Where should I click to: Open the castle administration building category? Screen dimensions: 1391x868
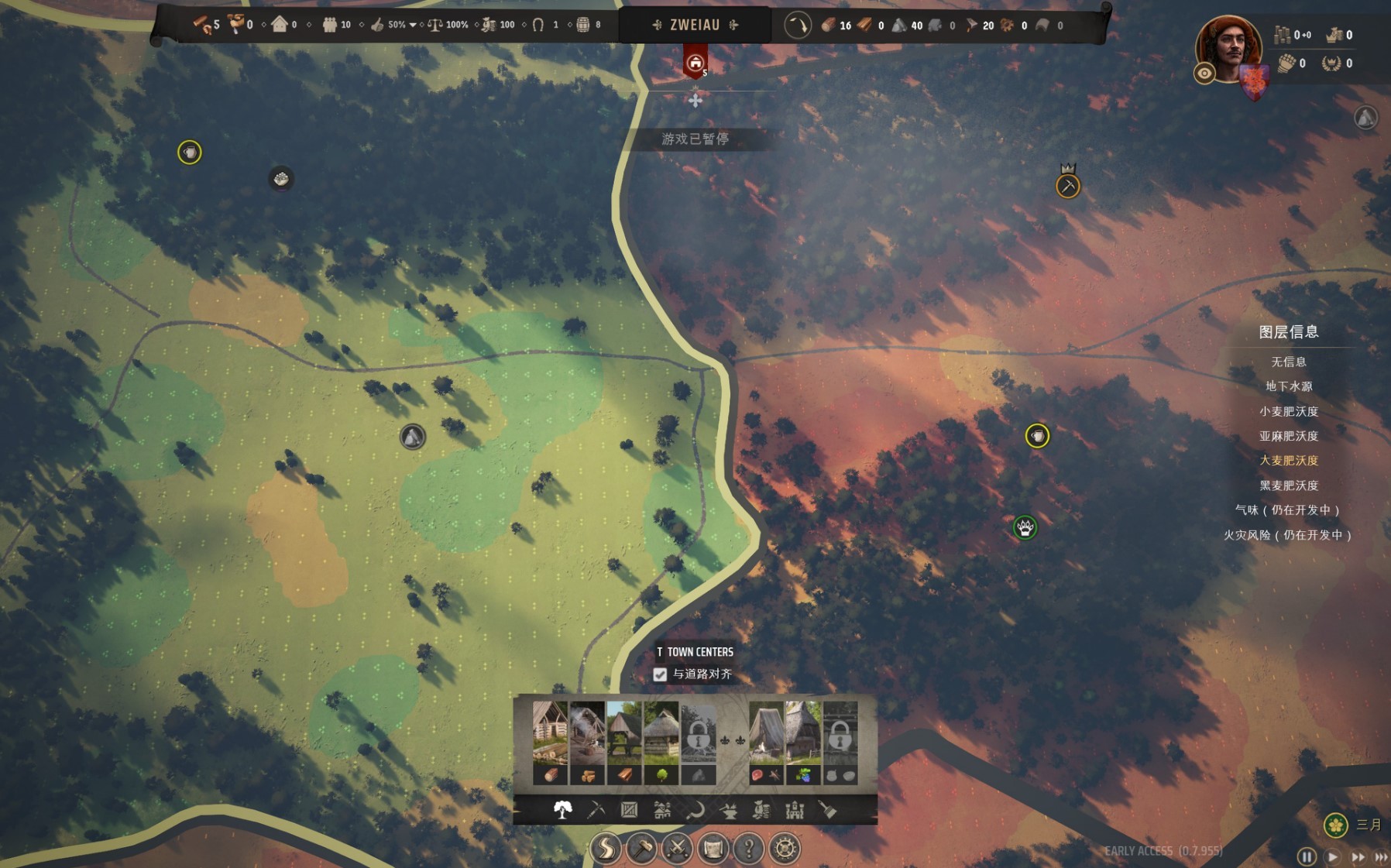click(795, 810)
